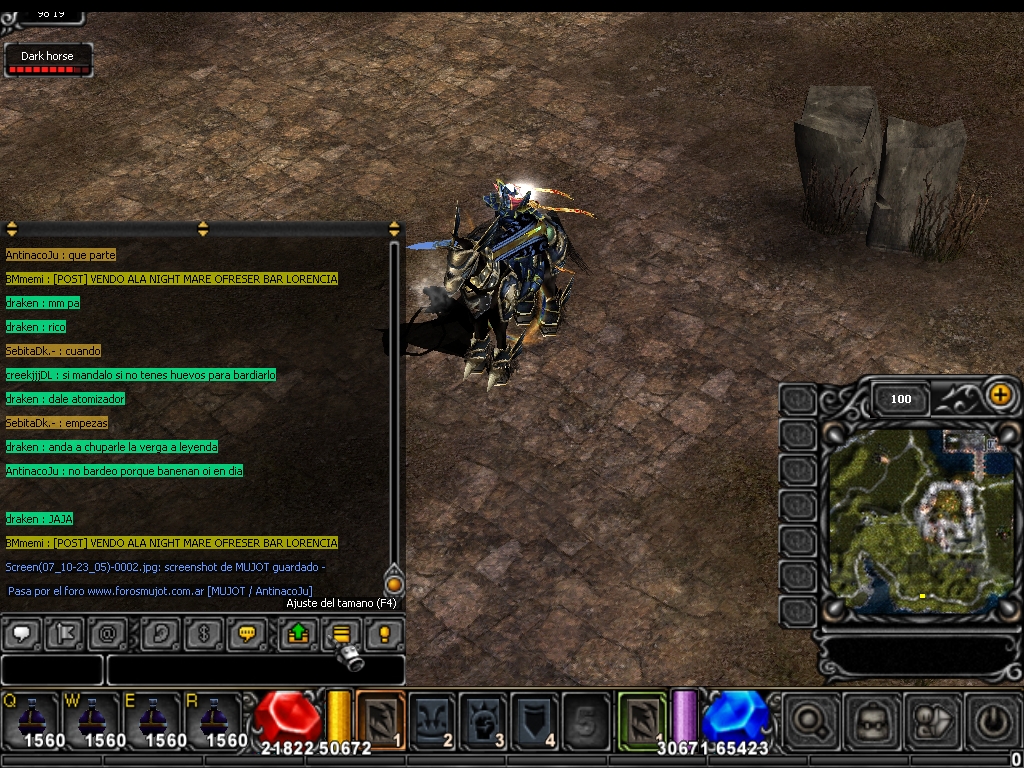
Task: Open the magnifying glass menu button
Action: [811, 720]
